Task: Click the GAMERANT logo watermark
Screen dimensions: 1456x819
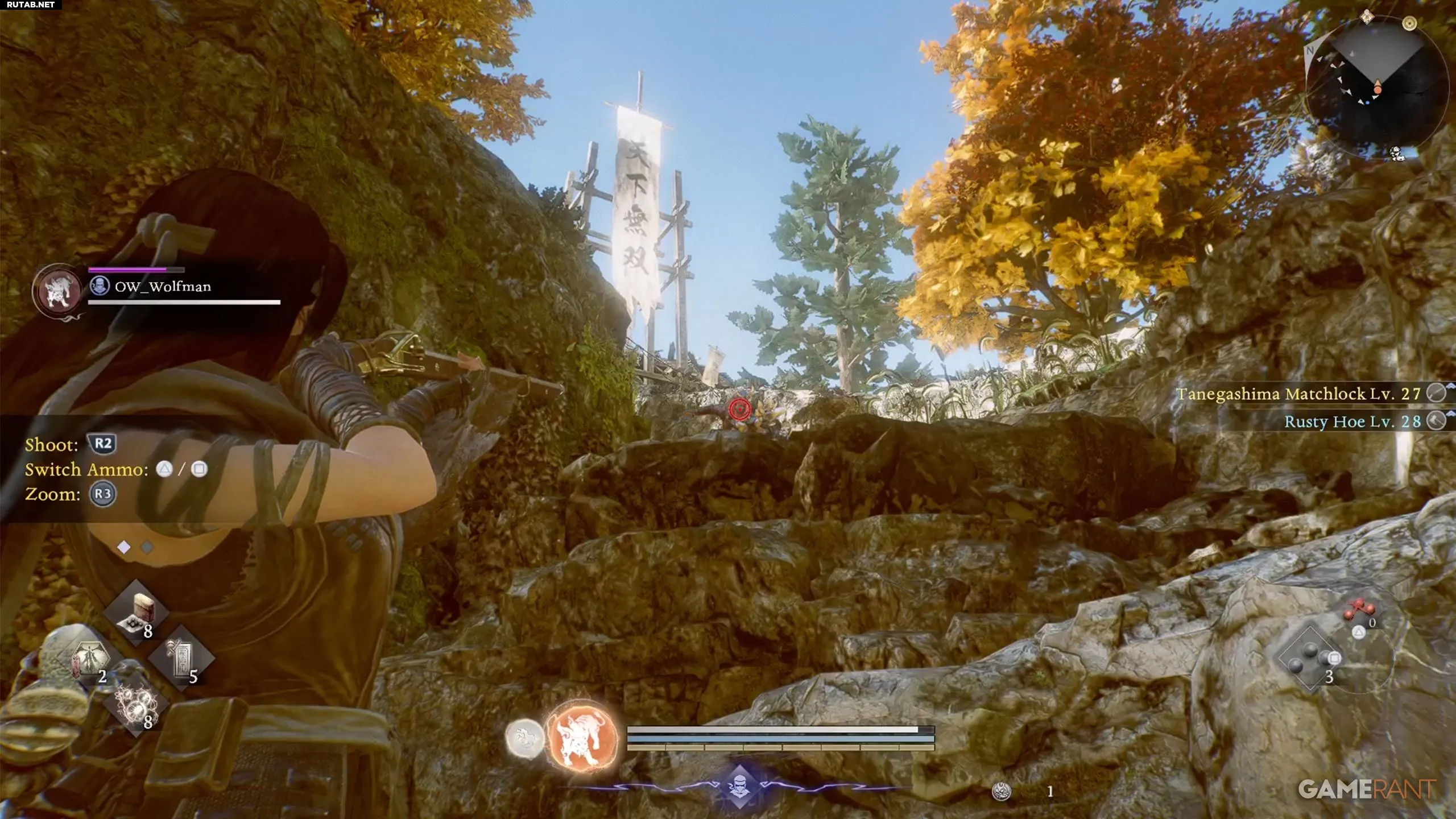Action: pyautogui.click(x=1366, y=789)
